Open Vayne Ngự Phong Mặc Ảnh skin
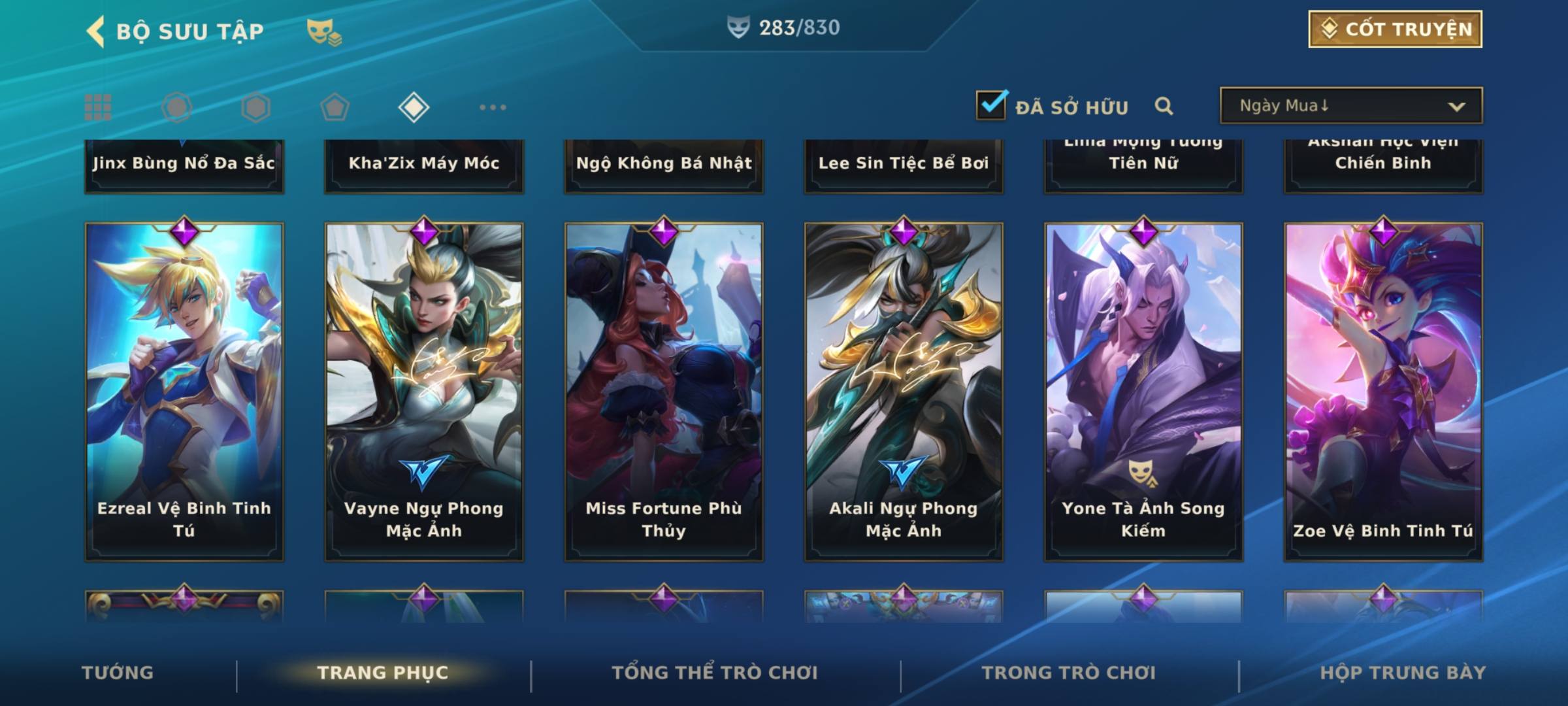1568x706 pixels. point(424,391)
